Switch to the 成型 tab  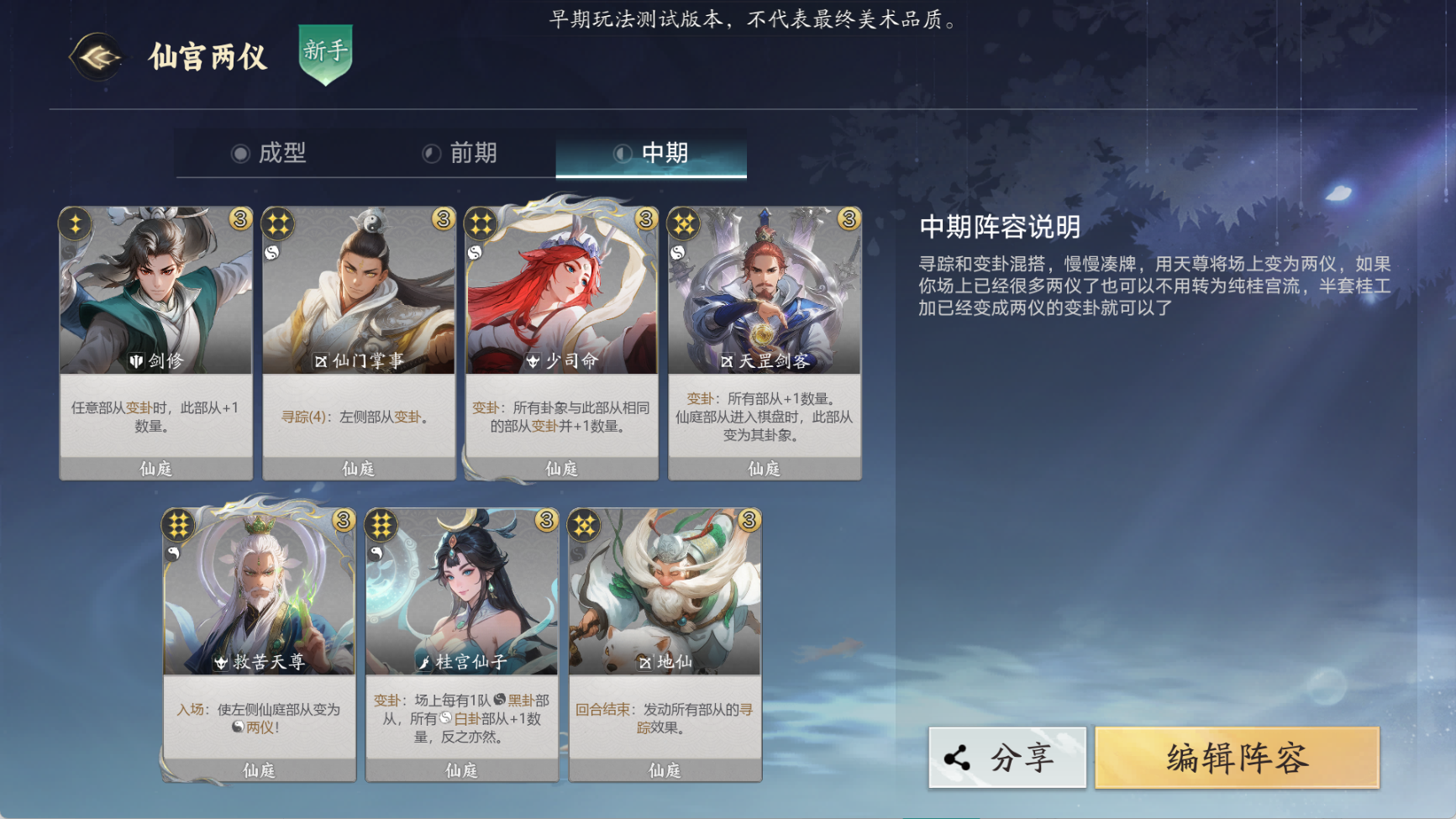(281, 154)
